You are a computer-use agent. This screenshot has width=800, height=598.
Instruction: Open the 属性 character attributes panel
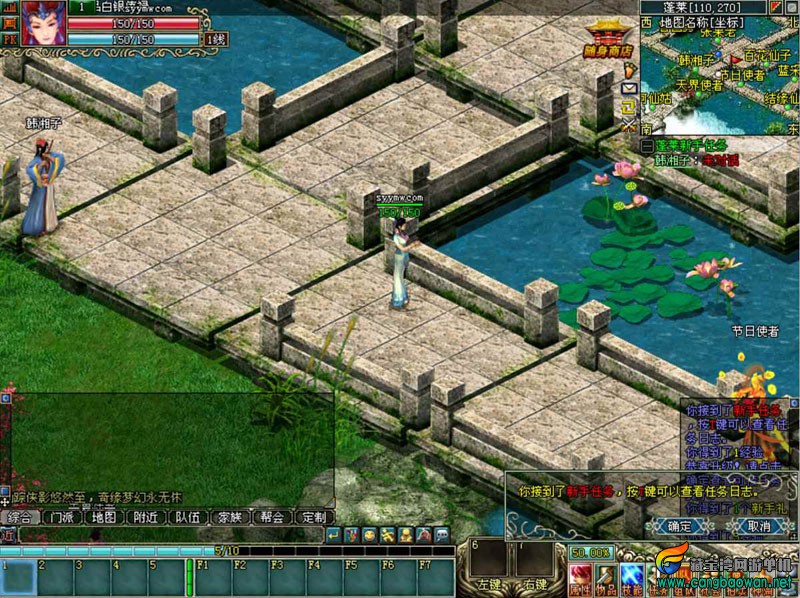581,577
